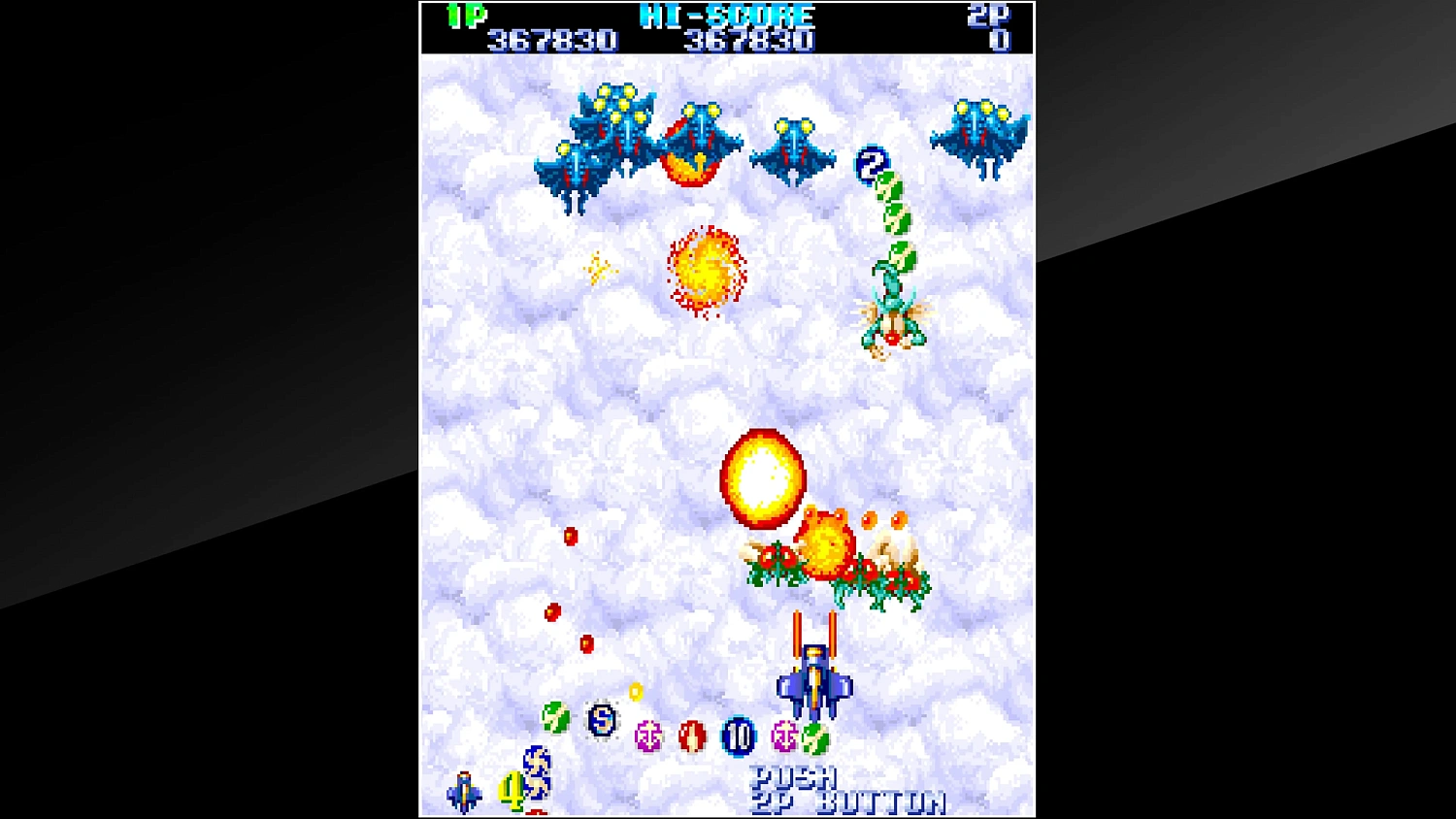
Task: Click the 2P score display
Action: tap(1002, 39)
